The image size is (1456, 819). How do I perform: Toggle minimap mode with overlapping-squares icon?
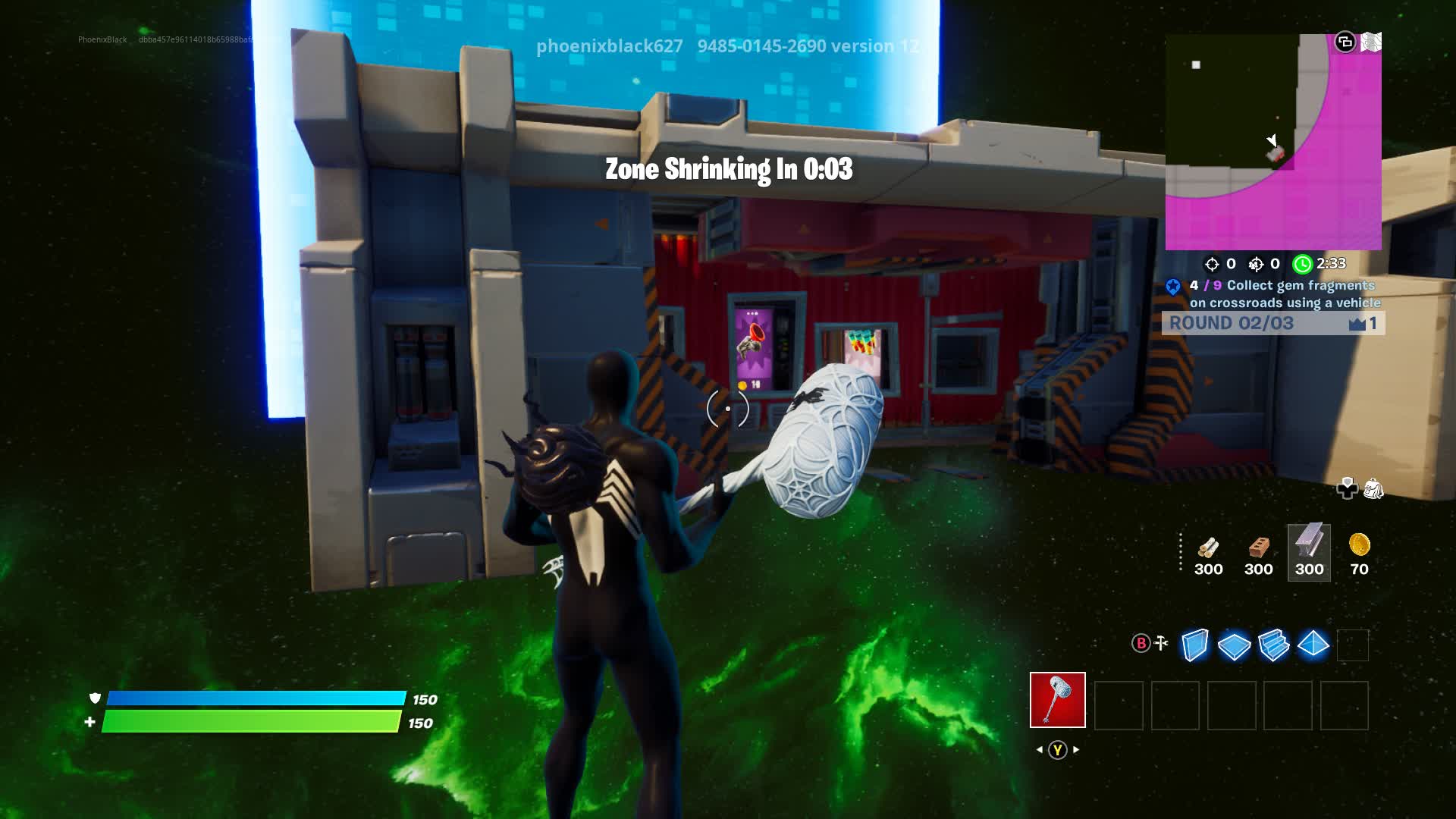[1345, 42]
